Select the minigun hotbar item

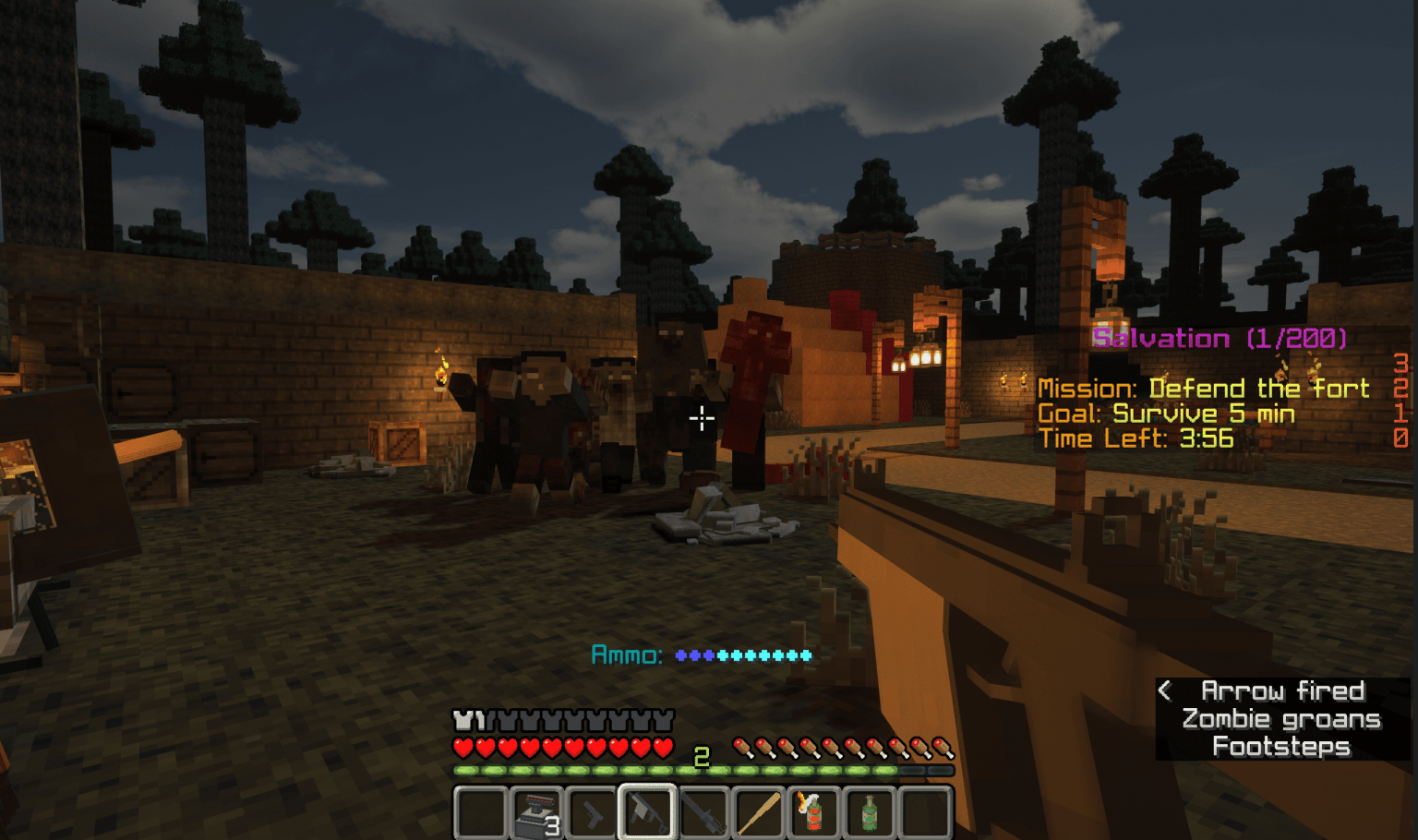pos(703,813)
